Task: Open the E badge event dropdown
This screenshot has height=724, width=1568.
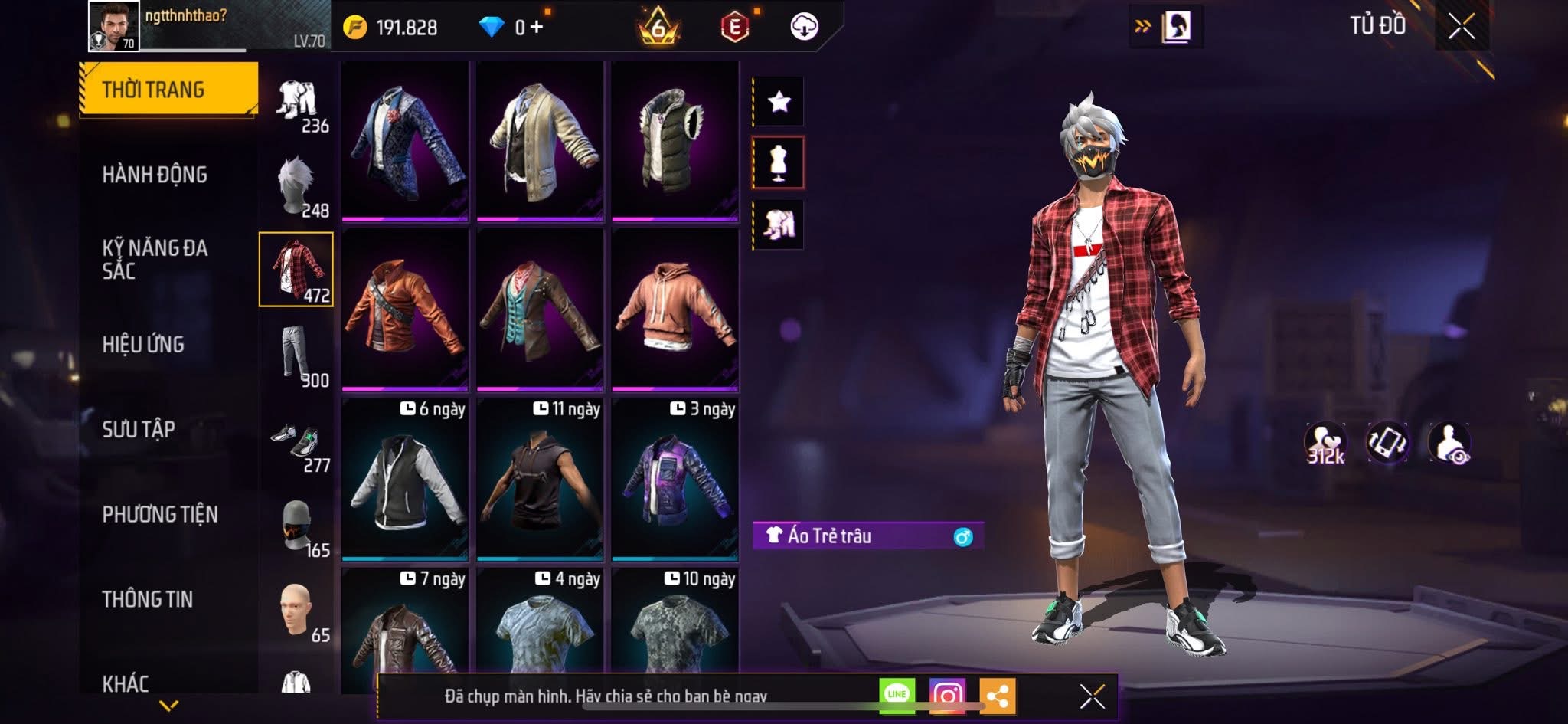Action: [733, 25]
